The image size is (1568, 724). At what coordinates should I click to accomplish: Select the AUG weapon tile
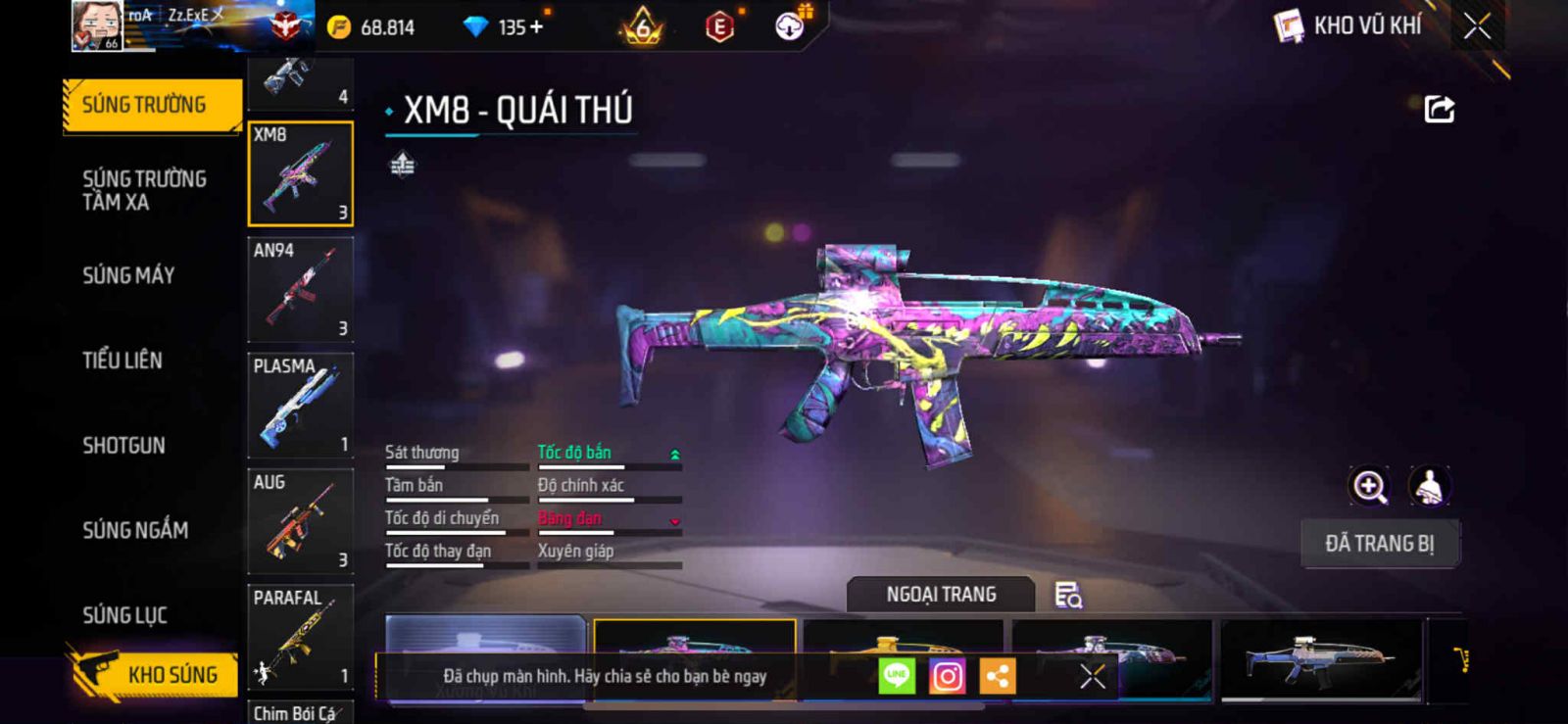tap(301, 521)
